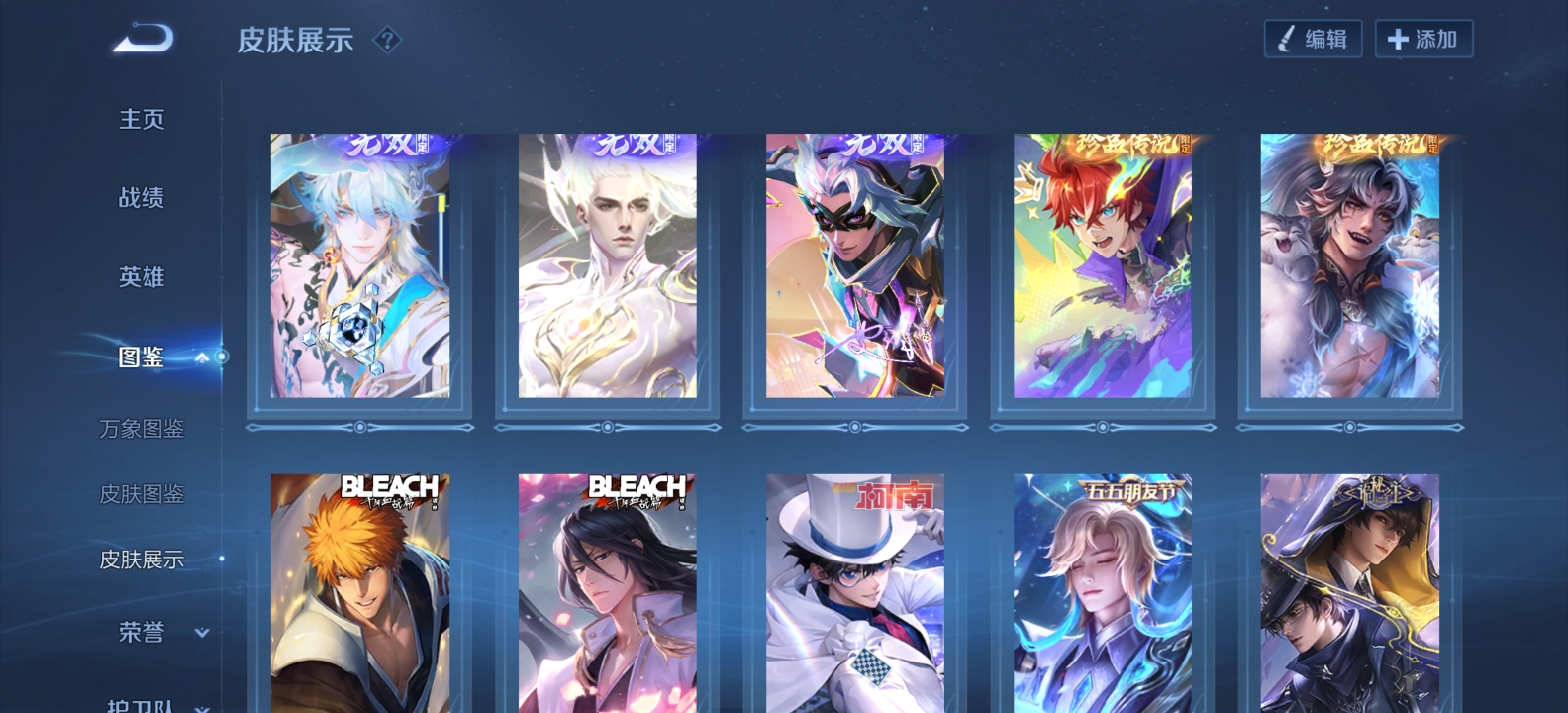The height and width of the screenshot is (713, 1568).
Task: Select the red-haired 珍品传说 skin card
Action: click(1103, 265)
